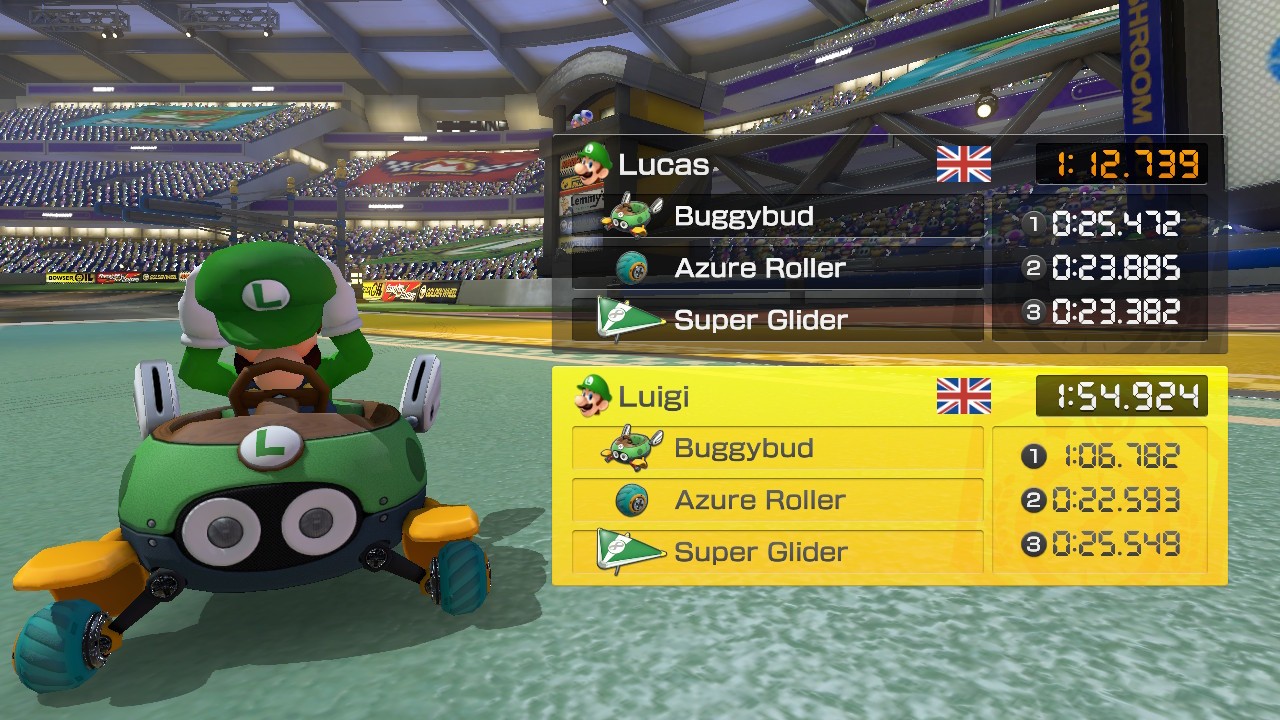Click the Buggybud row in Lucas's panel
This screenshot has width=1280, height=720.
(777, 216)
